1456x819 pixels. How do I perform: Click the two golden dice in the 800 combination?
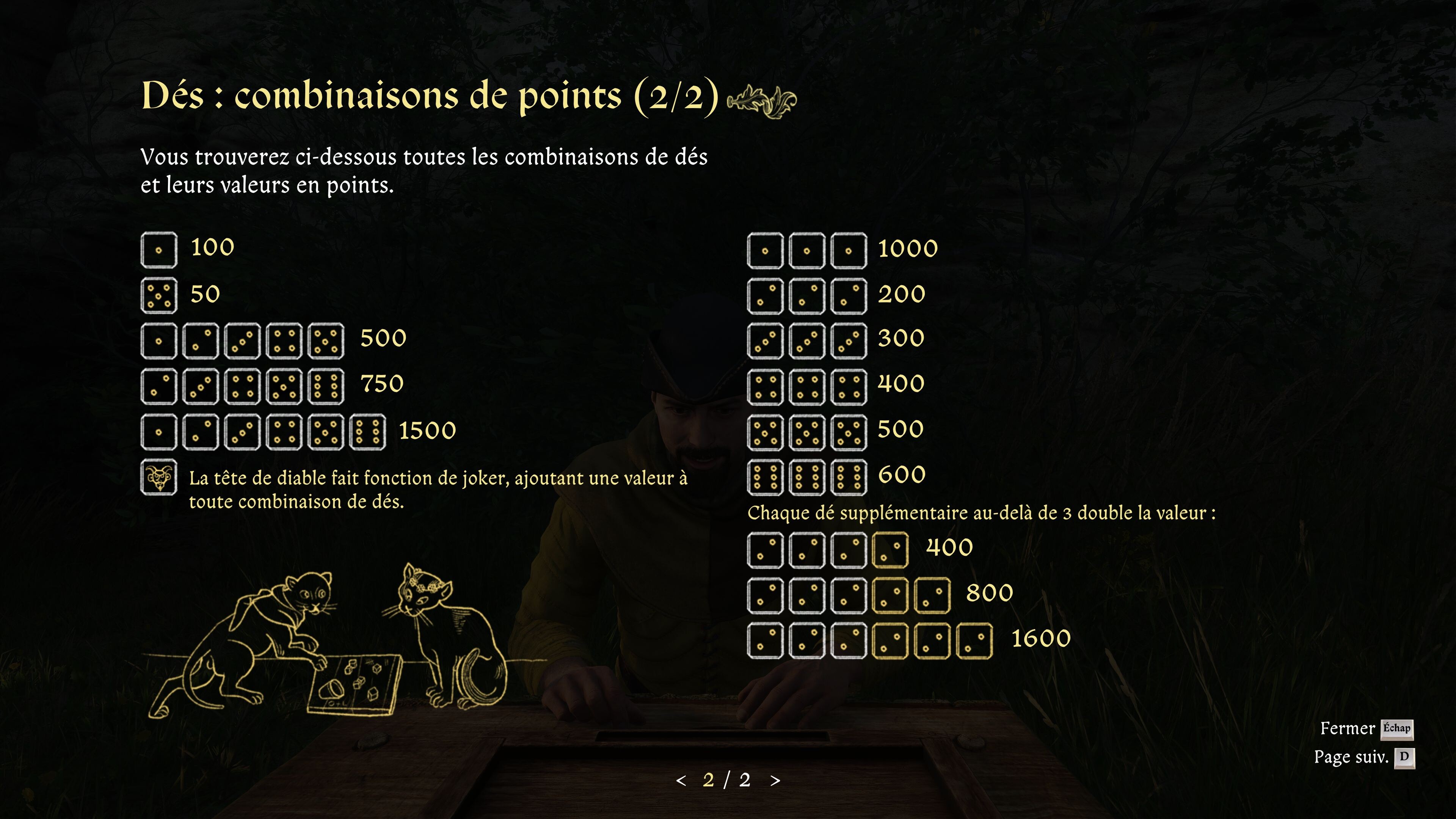[x=911, y=593]
